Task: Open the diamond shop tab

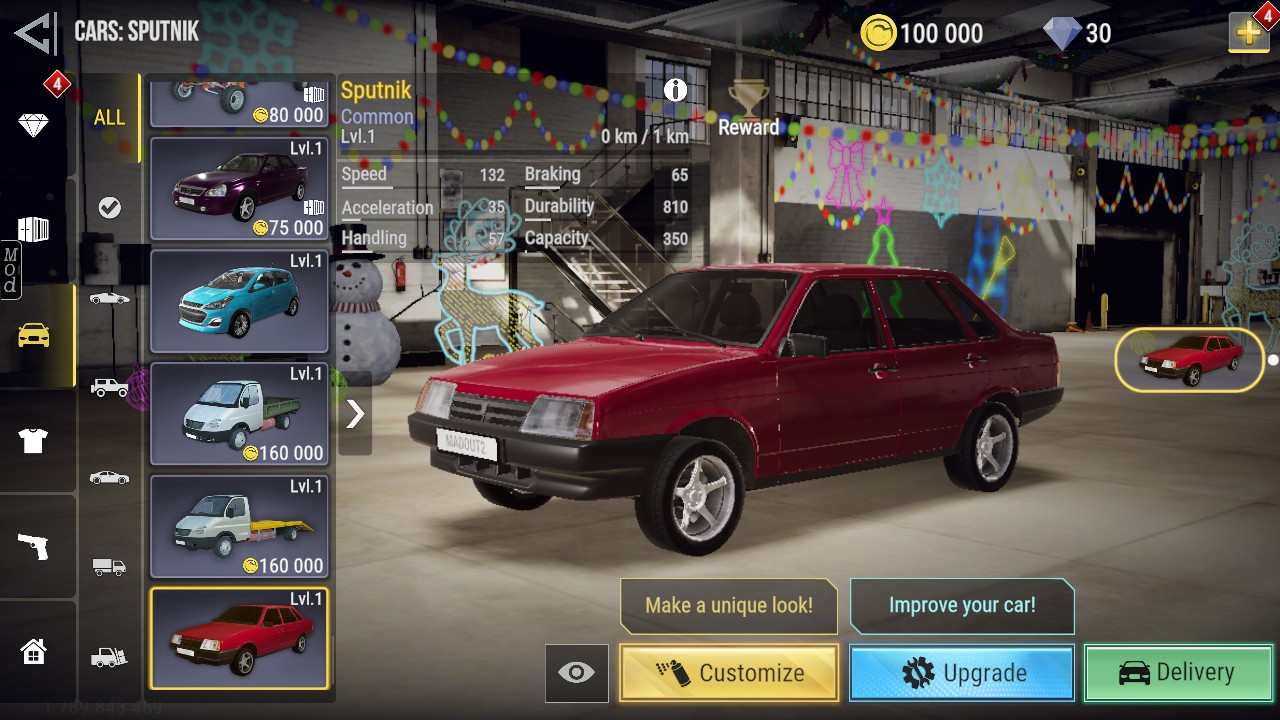Action: point(34,125)
